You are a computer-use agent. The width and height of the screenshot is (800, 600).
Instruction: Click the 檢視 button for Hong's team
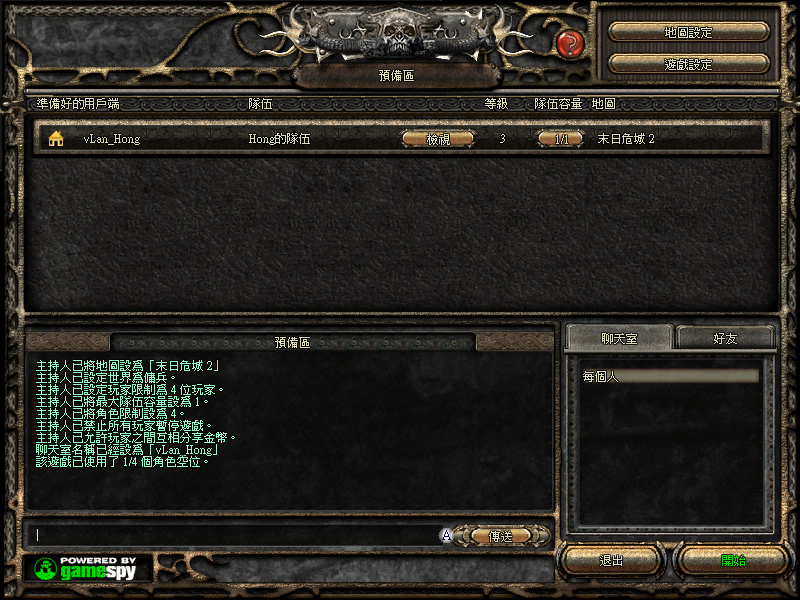pos(438,139)
